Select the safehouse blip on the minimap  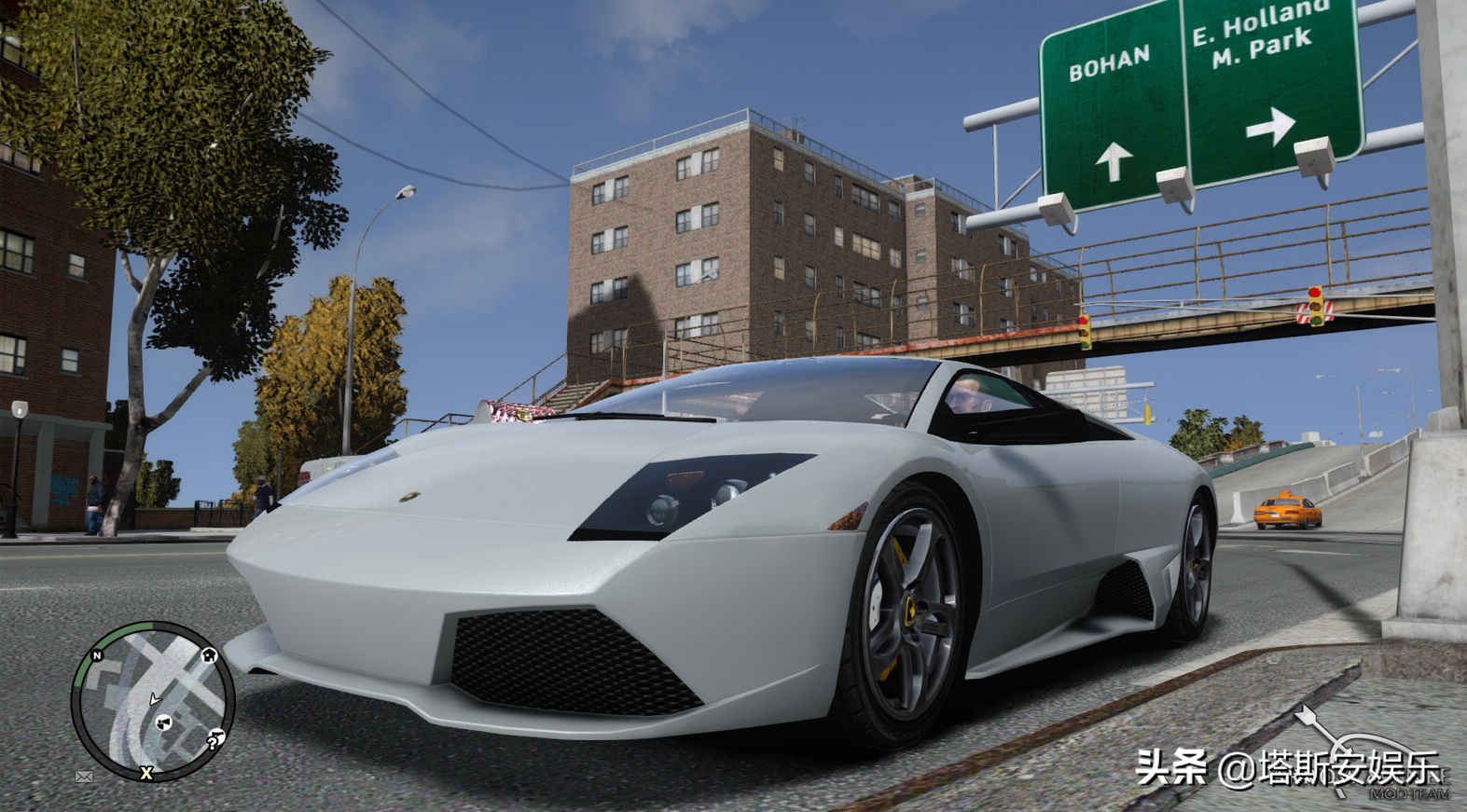point(209,655)
